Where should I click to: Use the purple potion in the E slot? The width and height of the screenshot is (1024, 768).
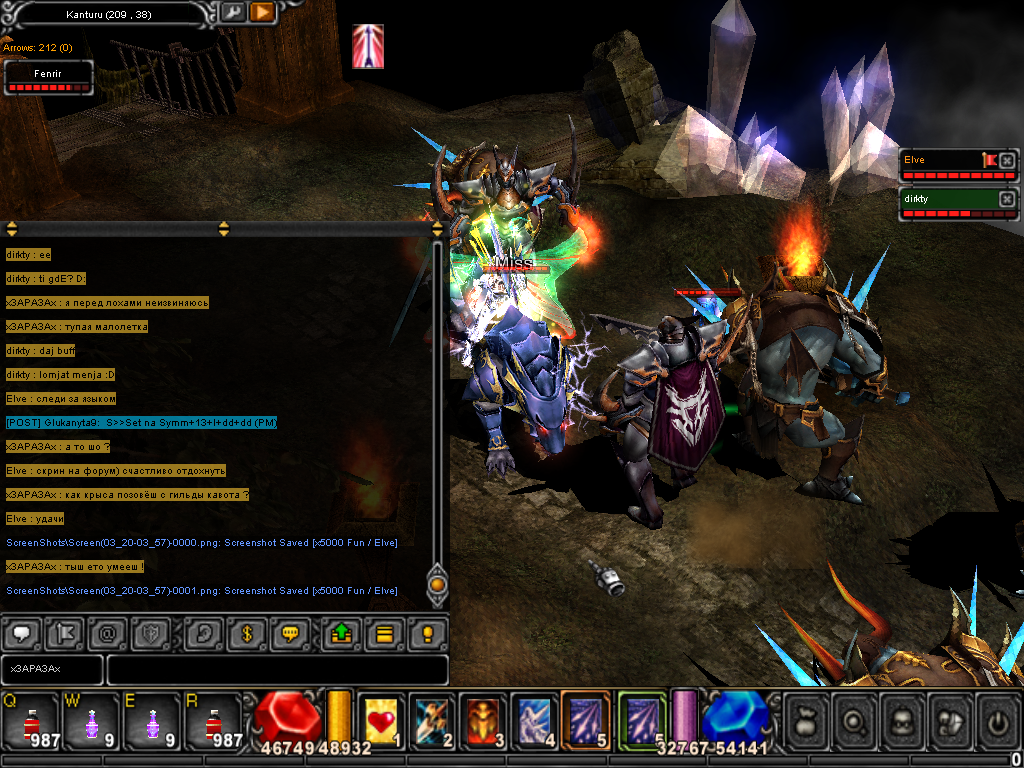tap(152, 720)
